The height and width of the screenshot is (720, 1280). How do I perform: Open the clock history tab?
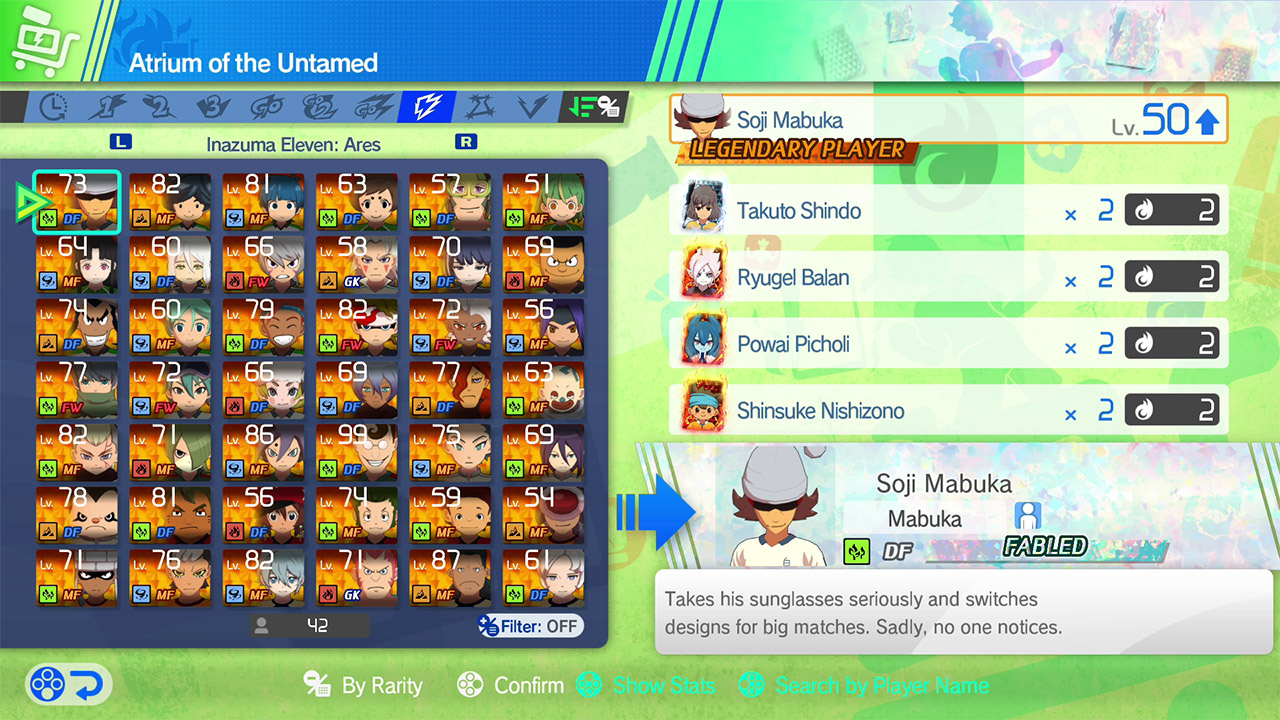(x=53, y=107)
